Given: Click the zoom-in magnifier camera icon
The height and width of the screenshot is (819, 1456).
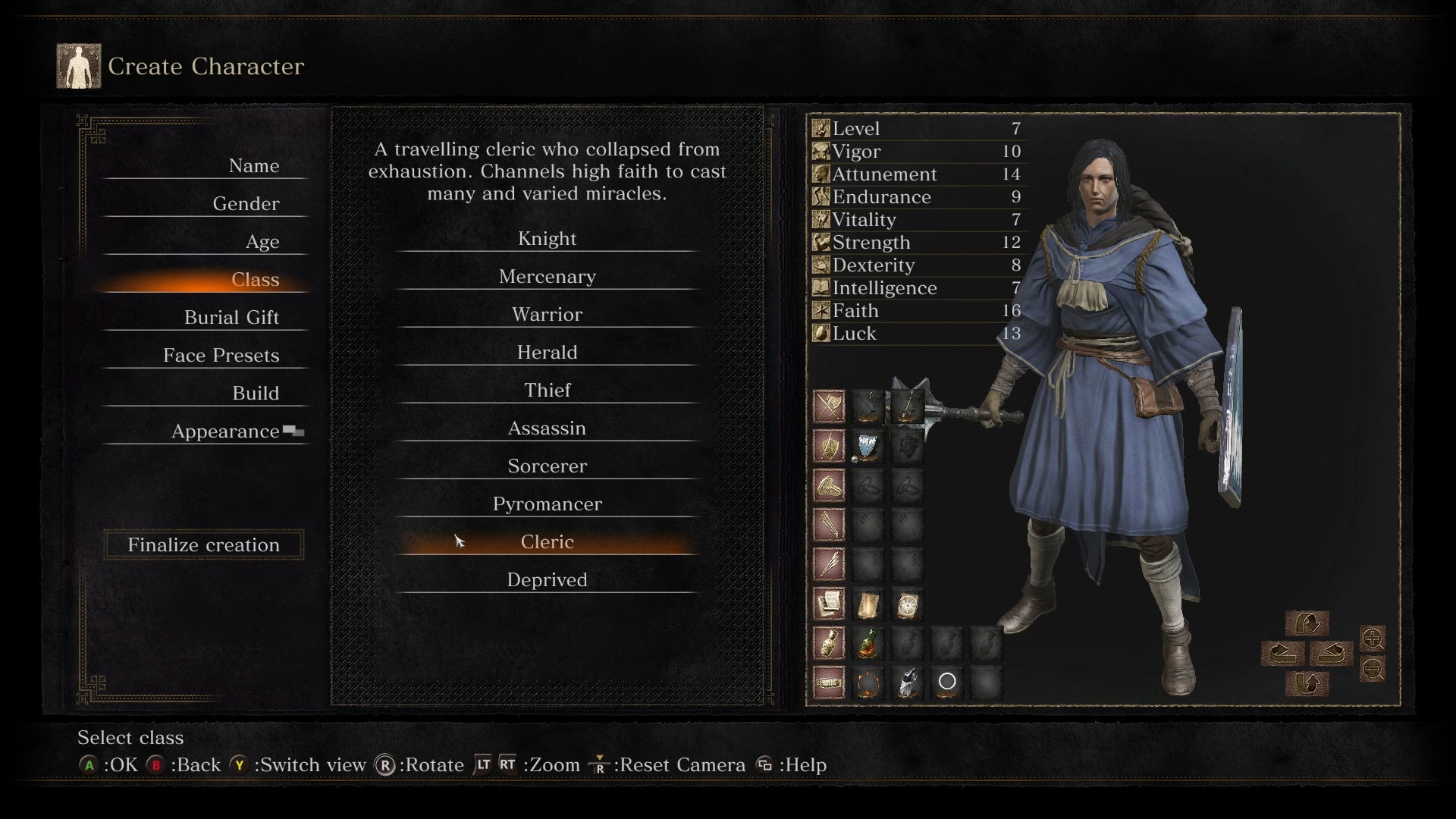Looking at the screenshot, I should (1372, 639).
